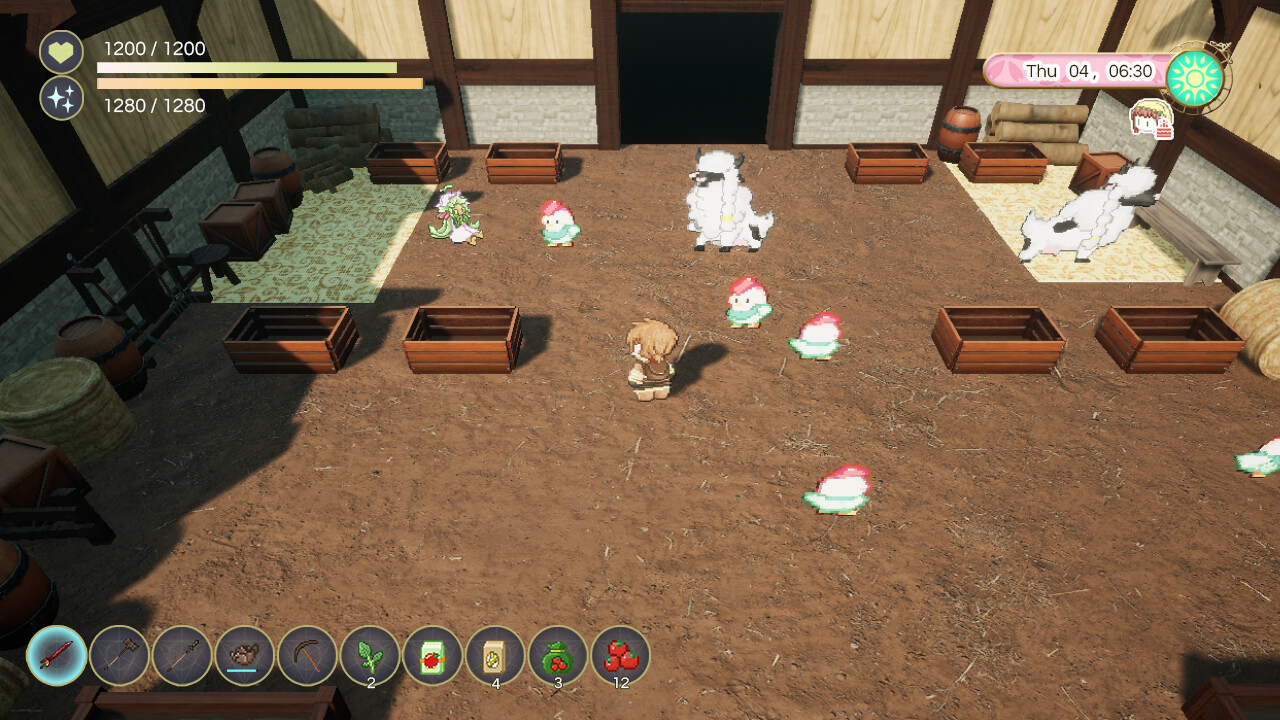
Task: Select the green herb leaves slot
Action: [370, 655]
